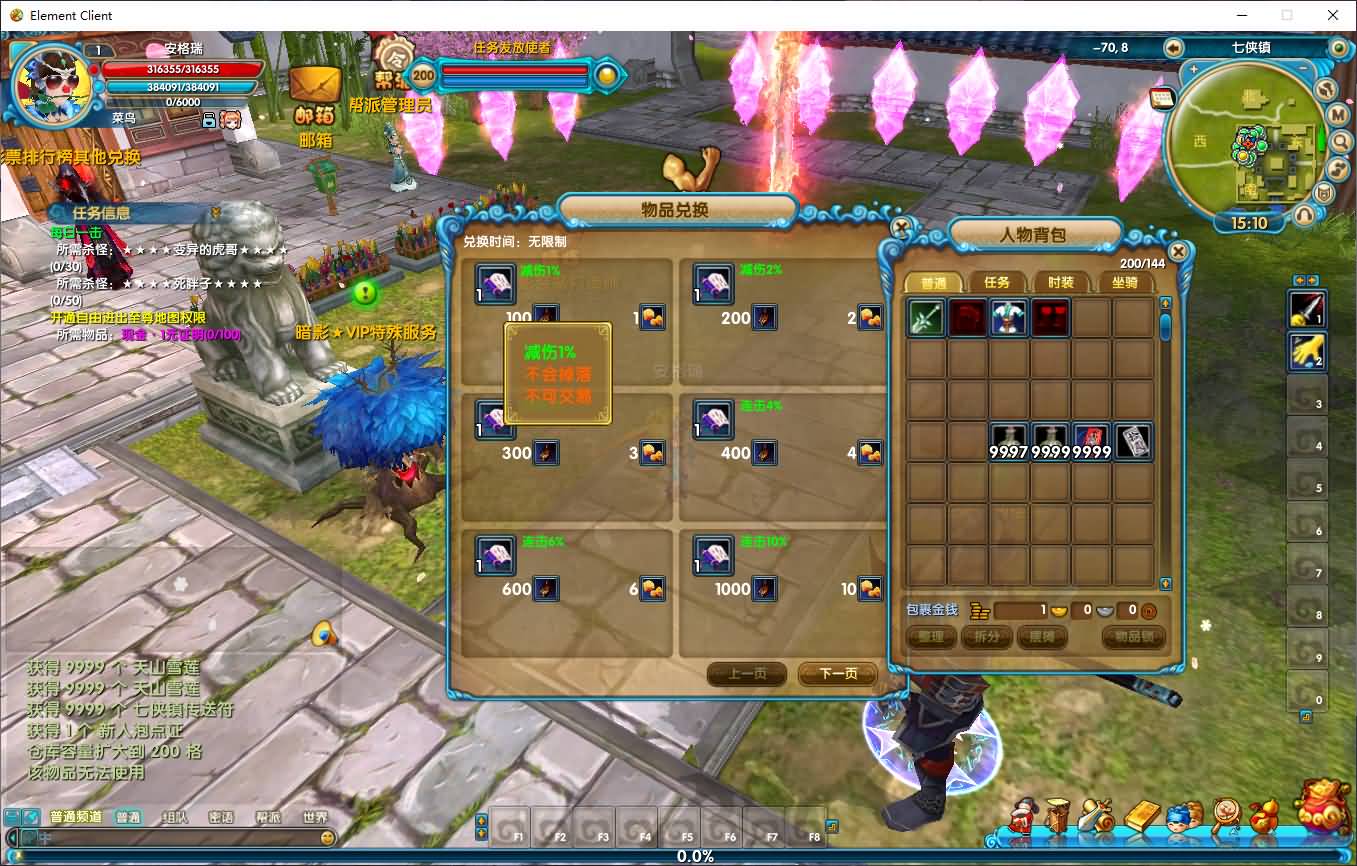Select the 连击10% exchange item icon
The width and height of the screenshot is (1357, 866).
click(714, 556)
